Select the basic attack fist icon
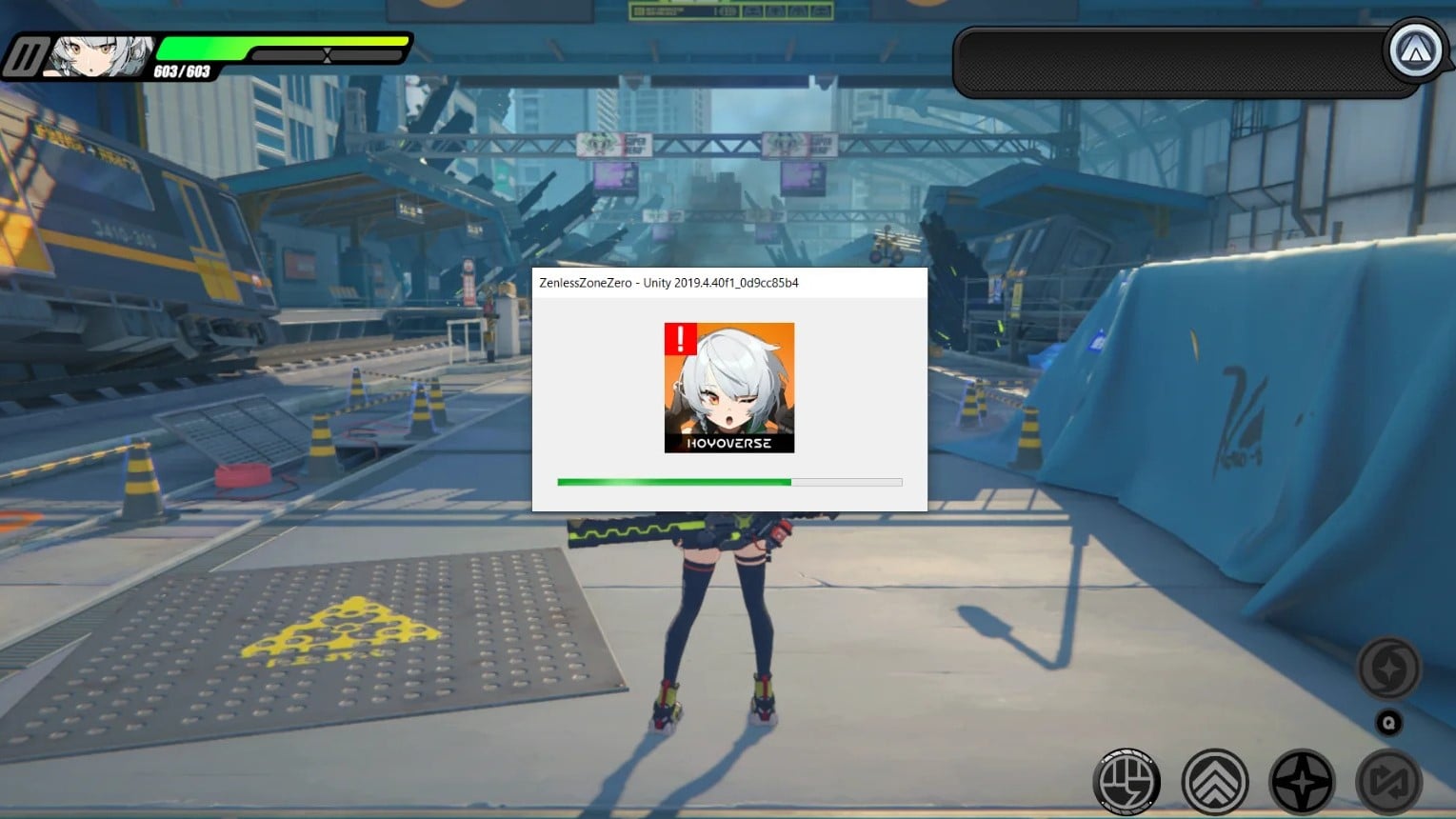This screenshot has width=1456, height=819. 1128,781
